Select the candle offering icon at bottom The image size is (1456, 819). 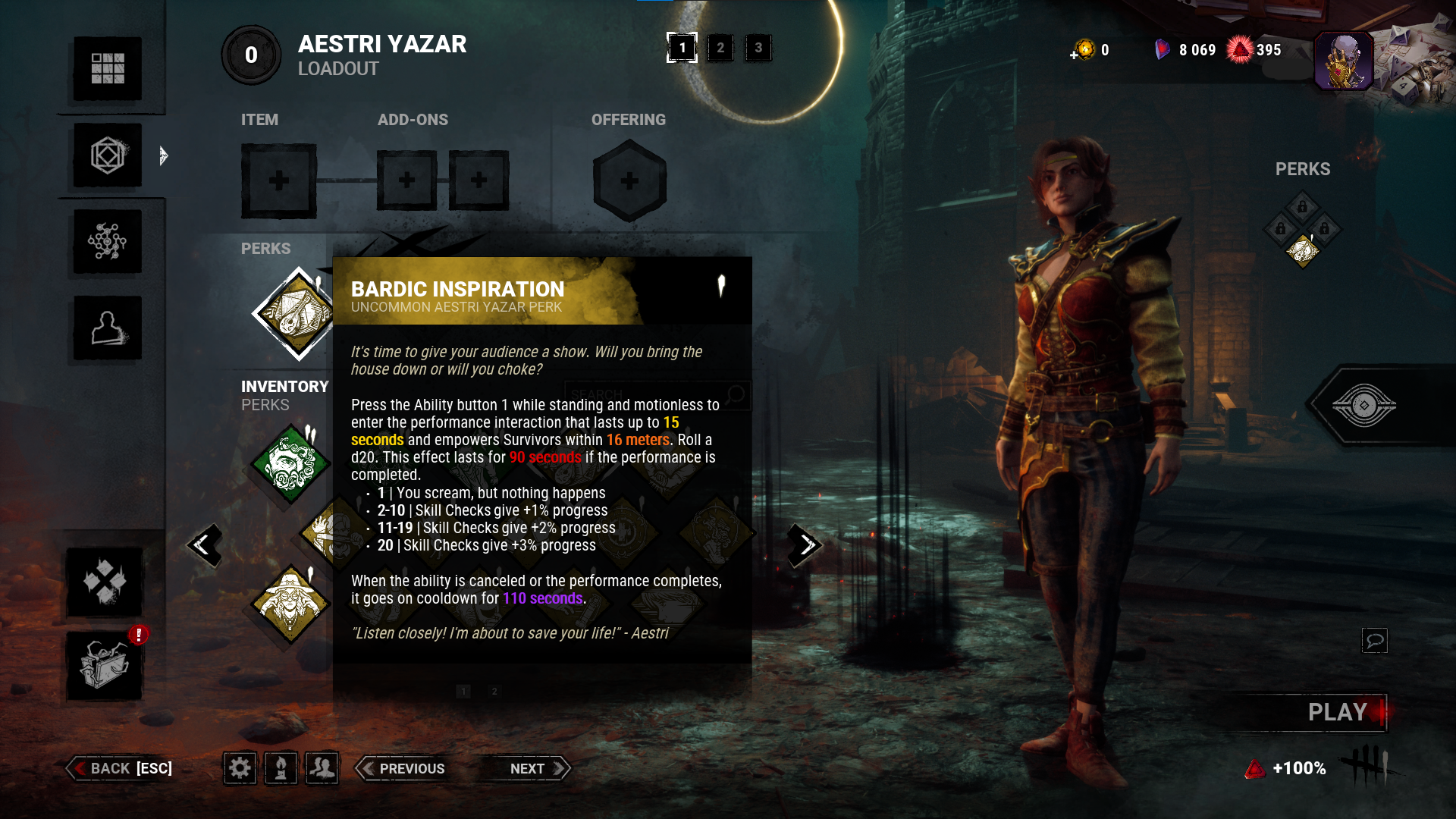[281, 767]
